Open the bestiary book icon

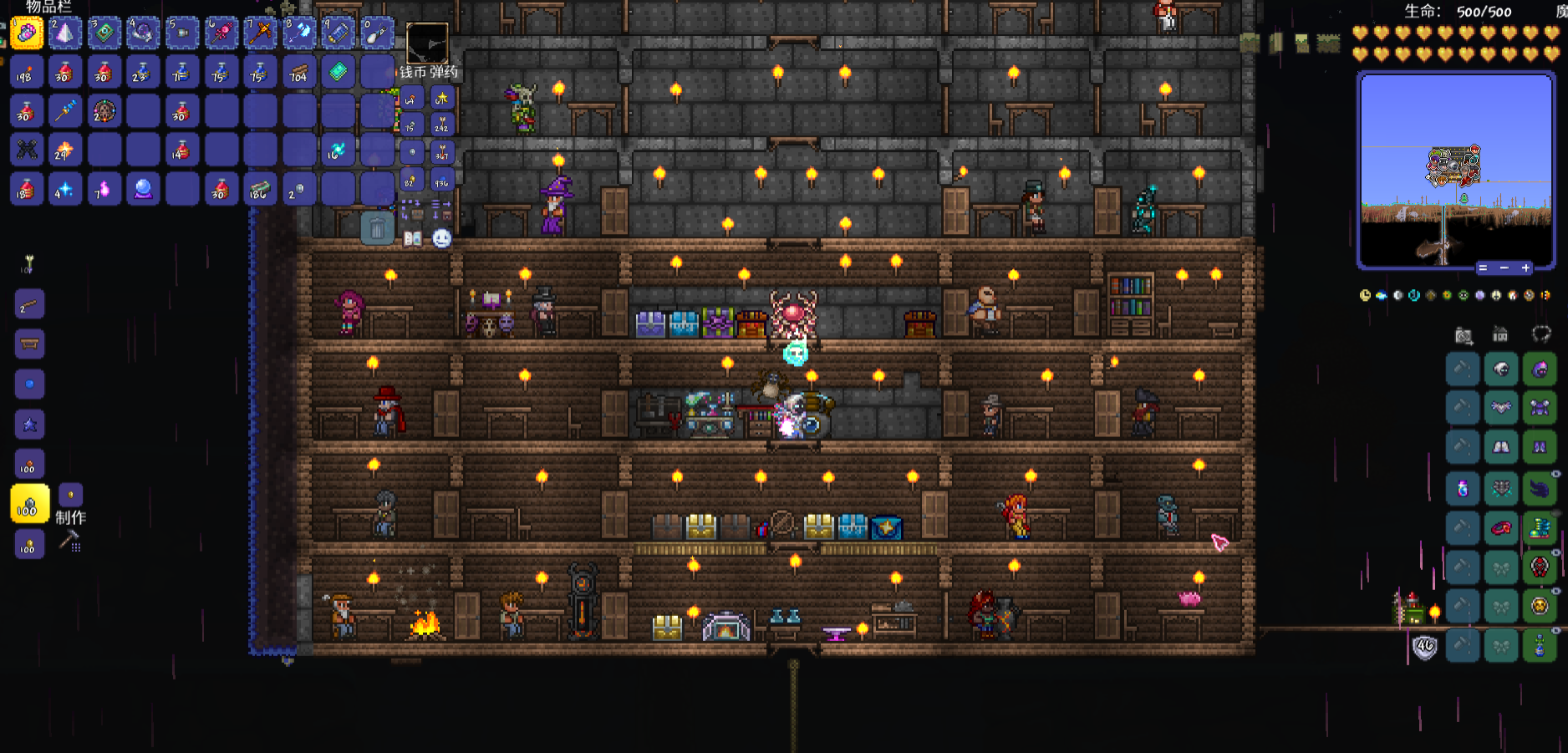[x=413, y=239]
